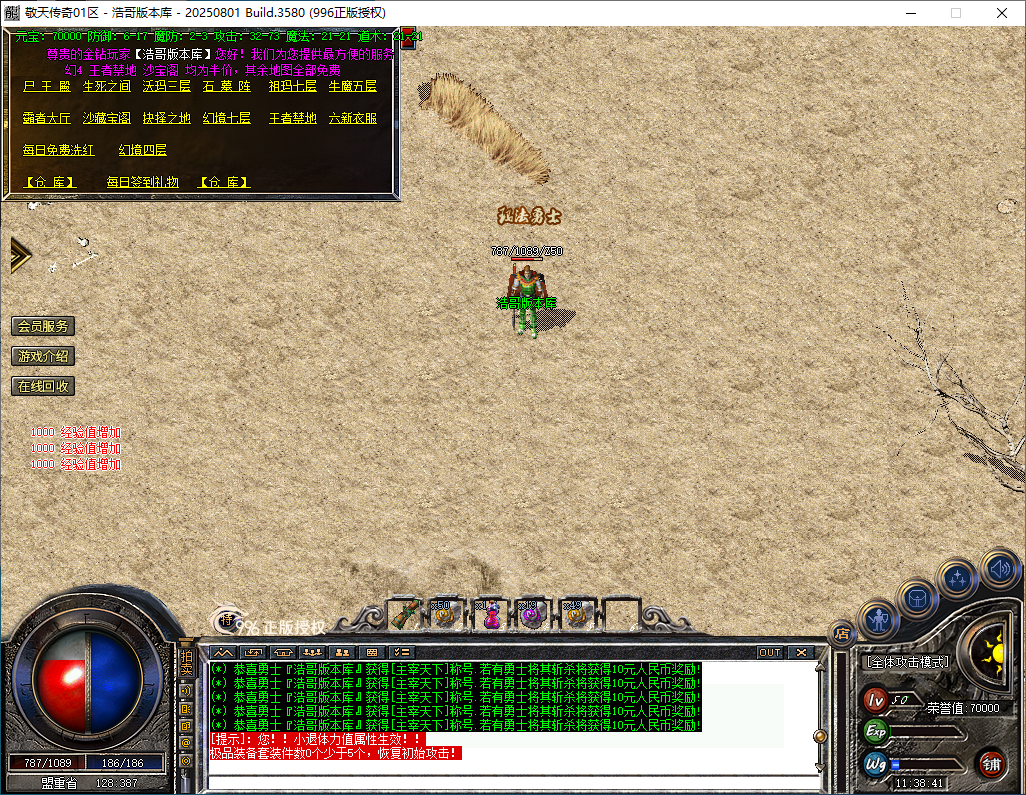Toggle the sound speaker icon
The image size is (1026, 795).
coord(998,567)
